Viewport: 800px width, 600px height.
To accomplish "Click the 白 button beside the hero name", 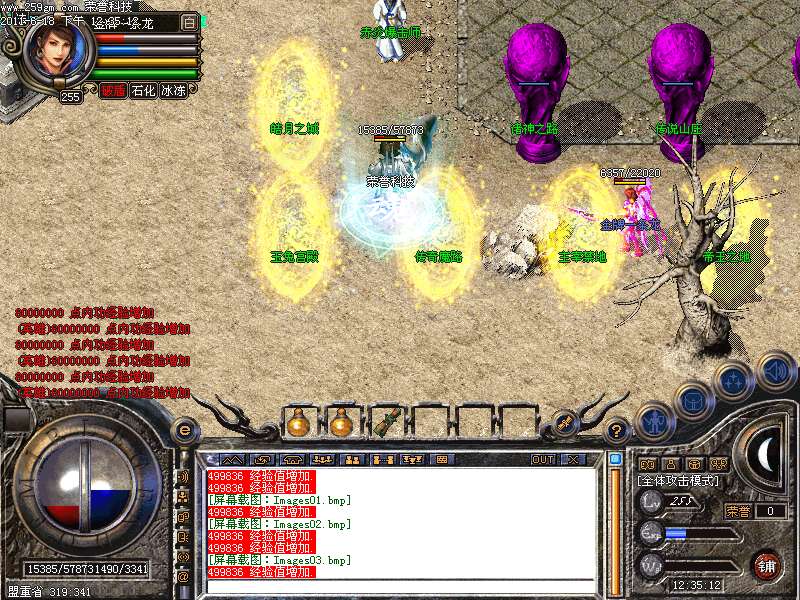I will tap(190, 22).
